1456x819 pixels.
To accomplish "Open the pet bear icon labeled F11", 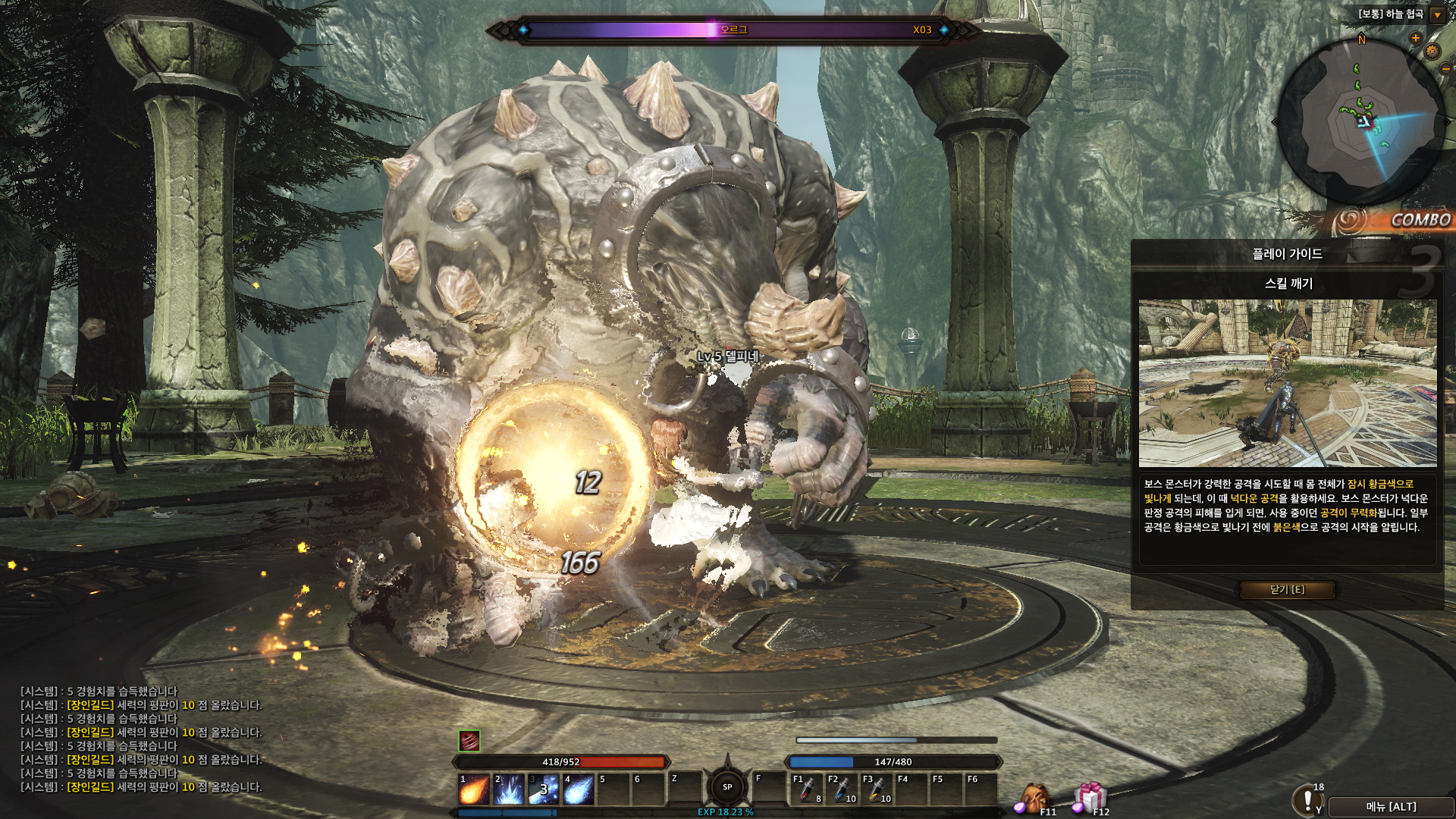I will click(1033, 799).
